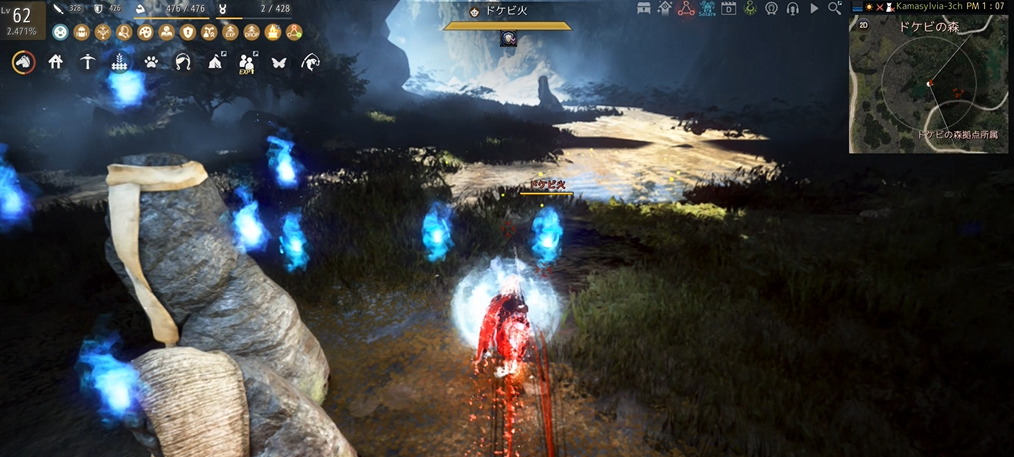The width and height of the screenshot is (1014, 457).
Task: Click the house residence icon
Action: click(56, 62)
